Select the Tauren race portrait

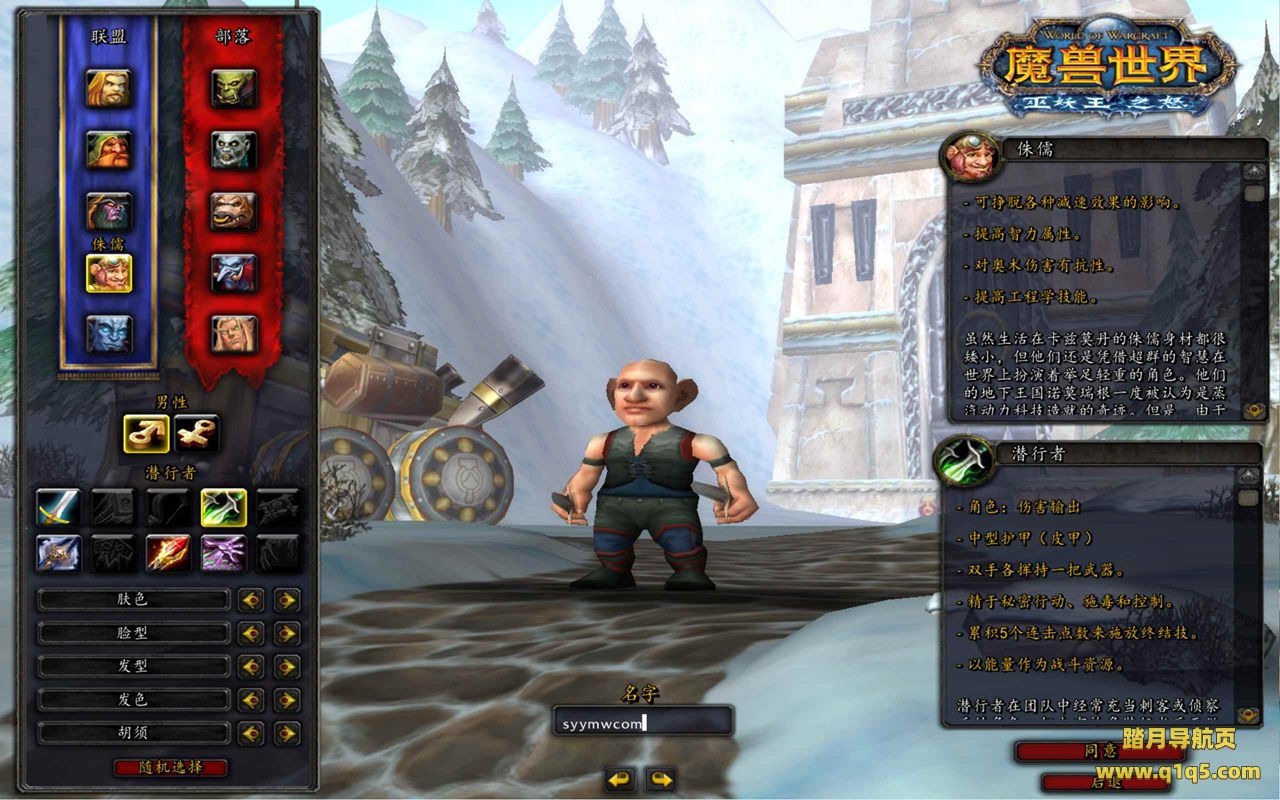click(x=234, y=211)
